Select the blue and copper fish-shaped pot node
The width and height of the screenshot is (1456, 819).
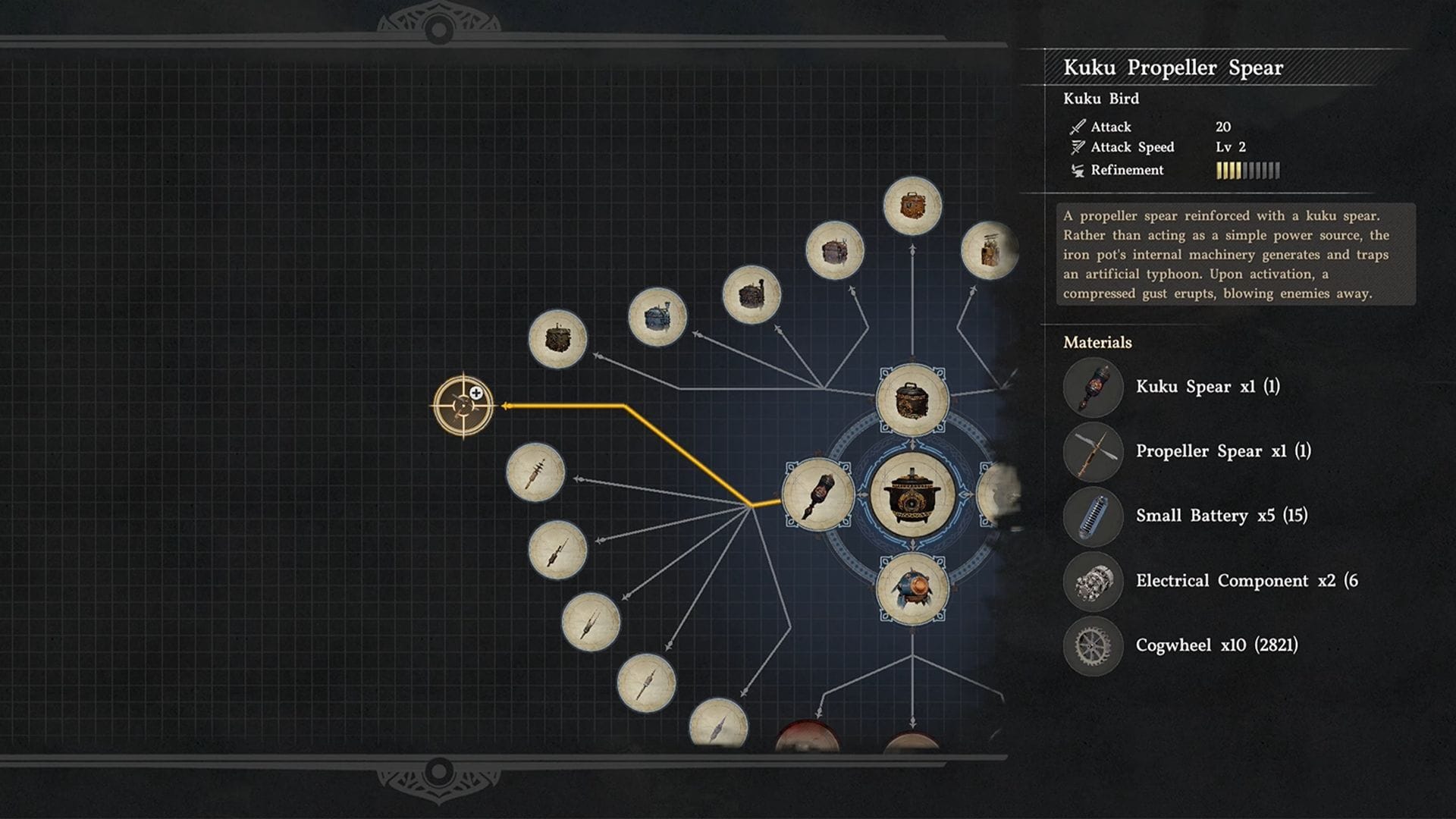point(912,588)
